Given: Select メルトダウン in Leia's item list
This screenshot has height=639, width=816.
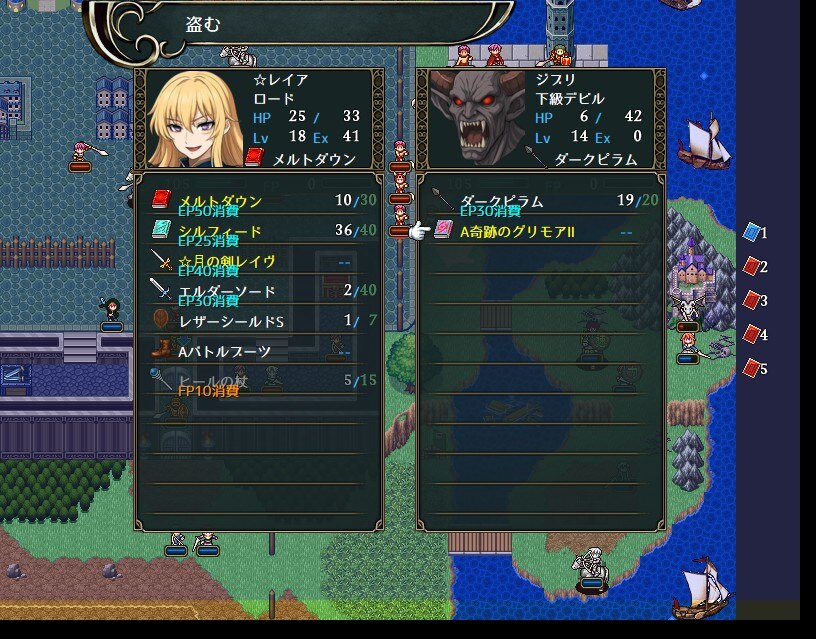Looking at the screenshot, I should pos(258,201).
